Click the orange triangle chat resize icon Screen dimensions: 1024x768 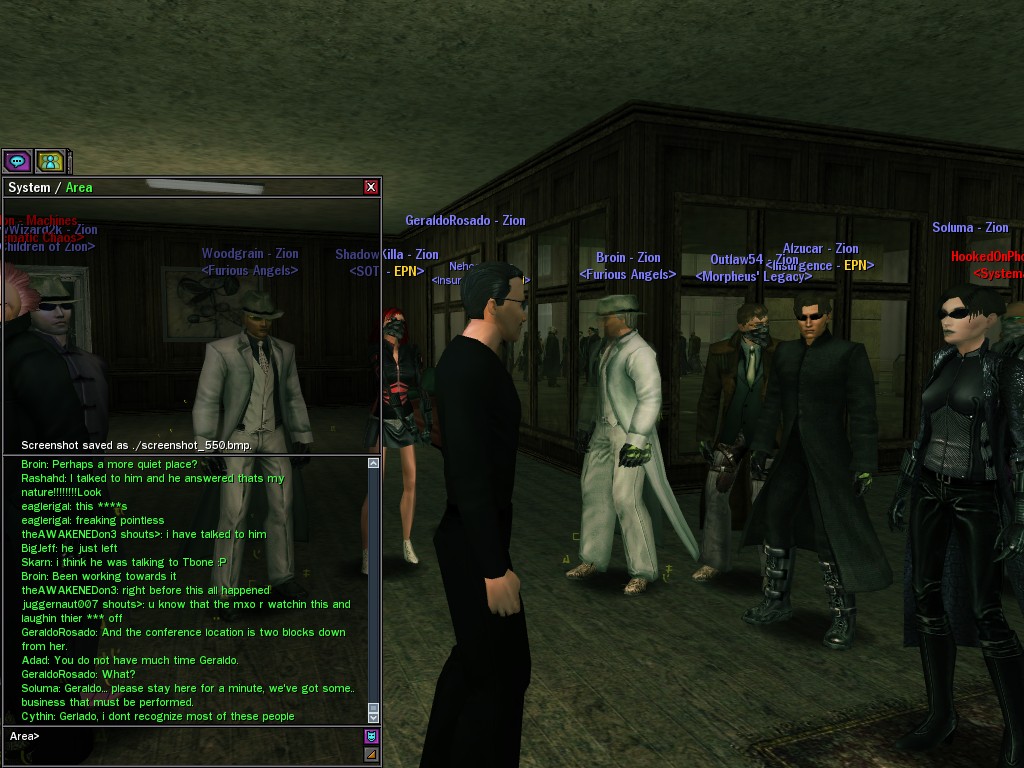tap(371, 754)
